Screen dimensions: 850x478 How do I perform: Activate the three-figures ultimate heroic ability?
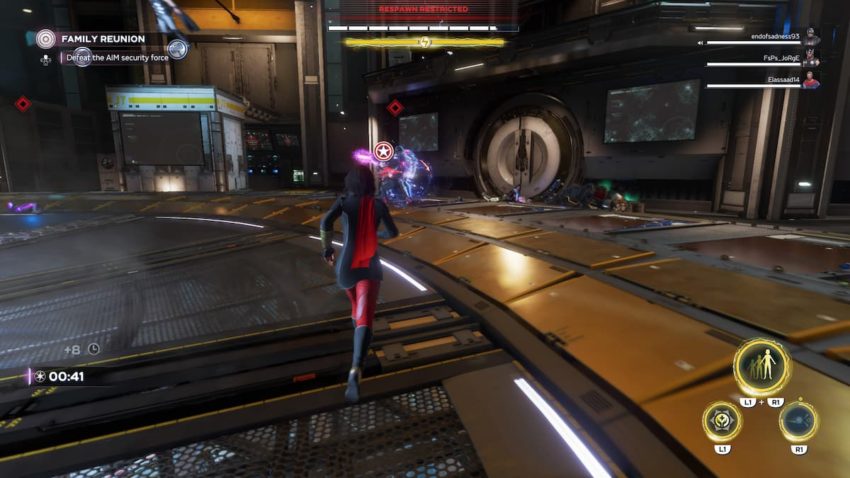[761, 367]
